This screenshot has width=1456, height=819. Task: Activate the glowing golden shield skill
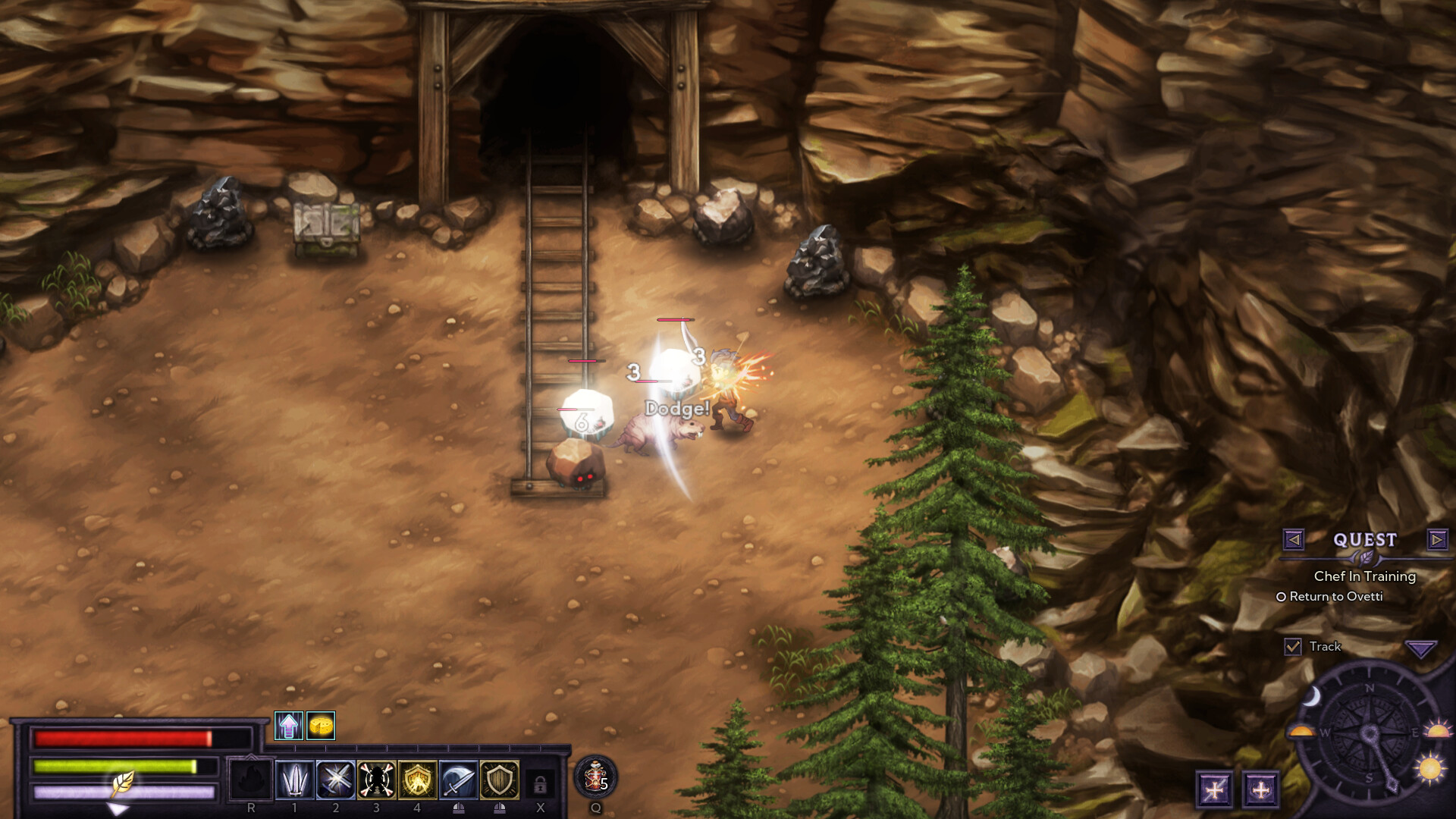[x=418, y=780]
